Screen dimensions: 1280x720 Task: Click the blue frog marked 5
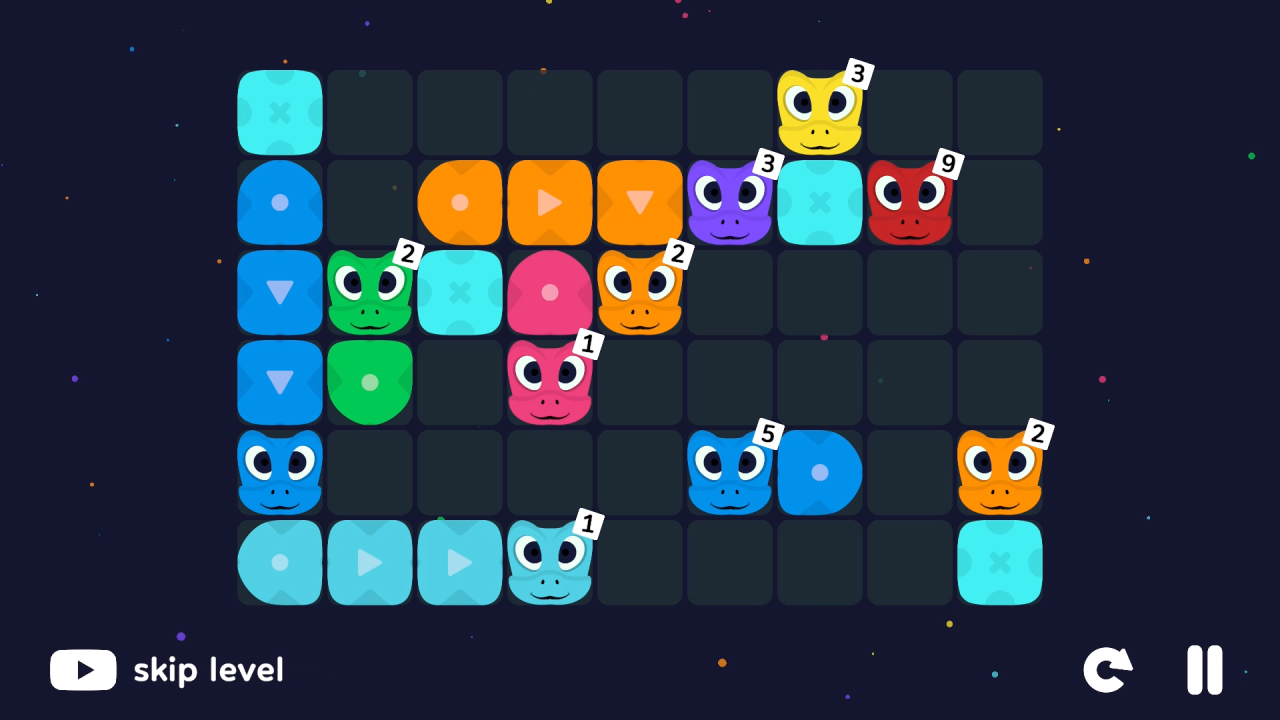[x=730, y=473]
